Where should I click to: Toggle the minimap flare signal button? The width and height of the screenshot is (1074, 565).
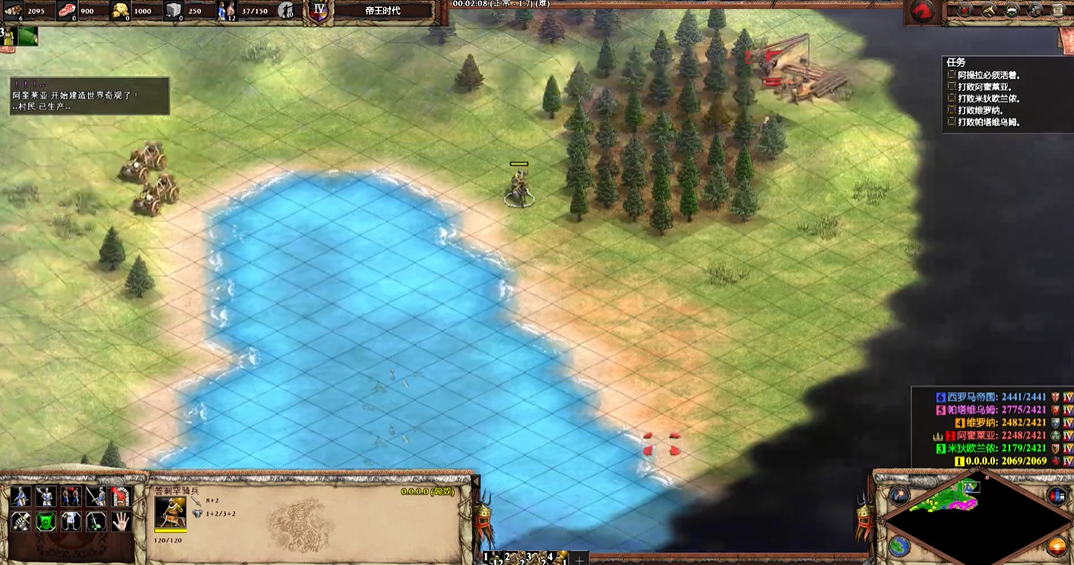point(898,496)
